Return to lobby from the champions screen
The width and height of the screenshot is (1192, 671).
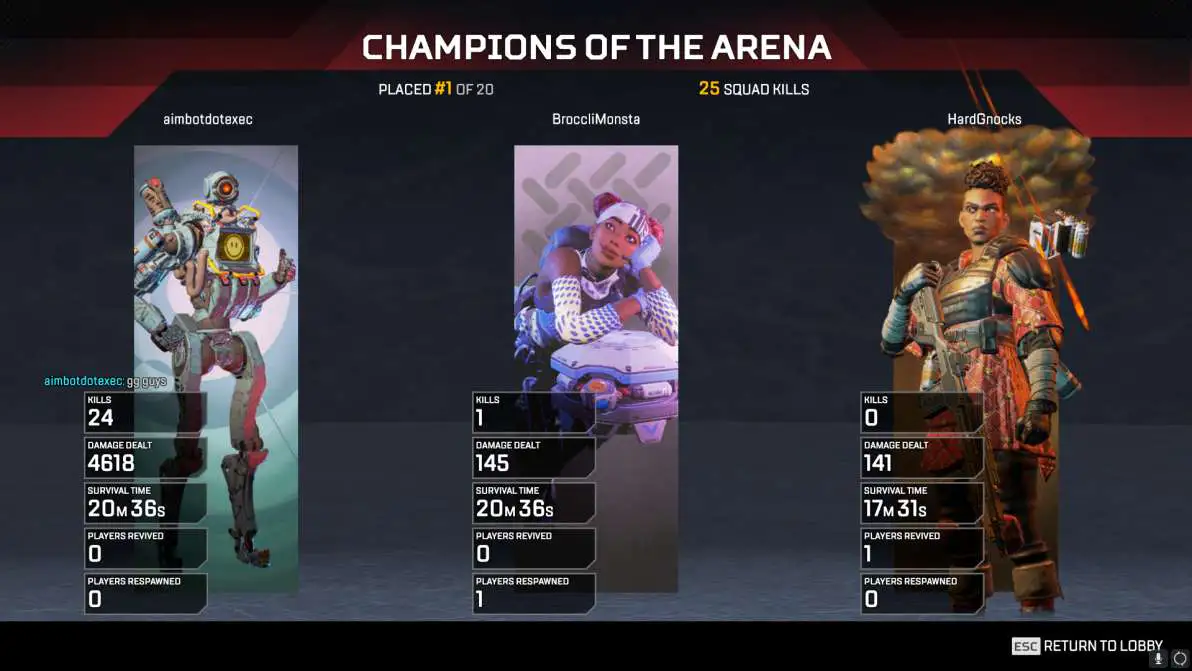pos(1088,646)
